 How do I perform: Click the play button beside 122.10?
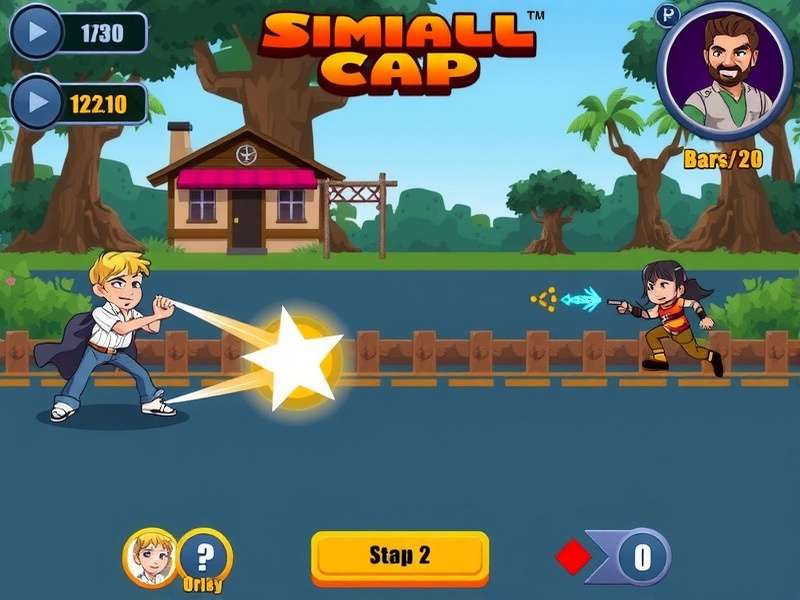[x=36, y=103]
